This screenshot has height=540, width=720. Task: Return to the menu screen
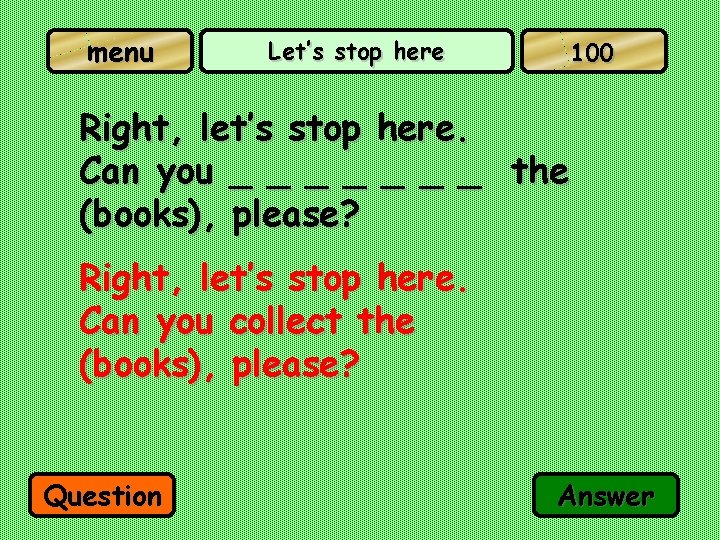pyautogui.click(x=120, y=52)
